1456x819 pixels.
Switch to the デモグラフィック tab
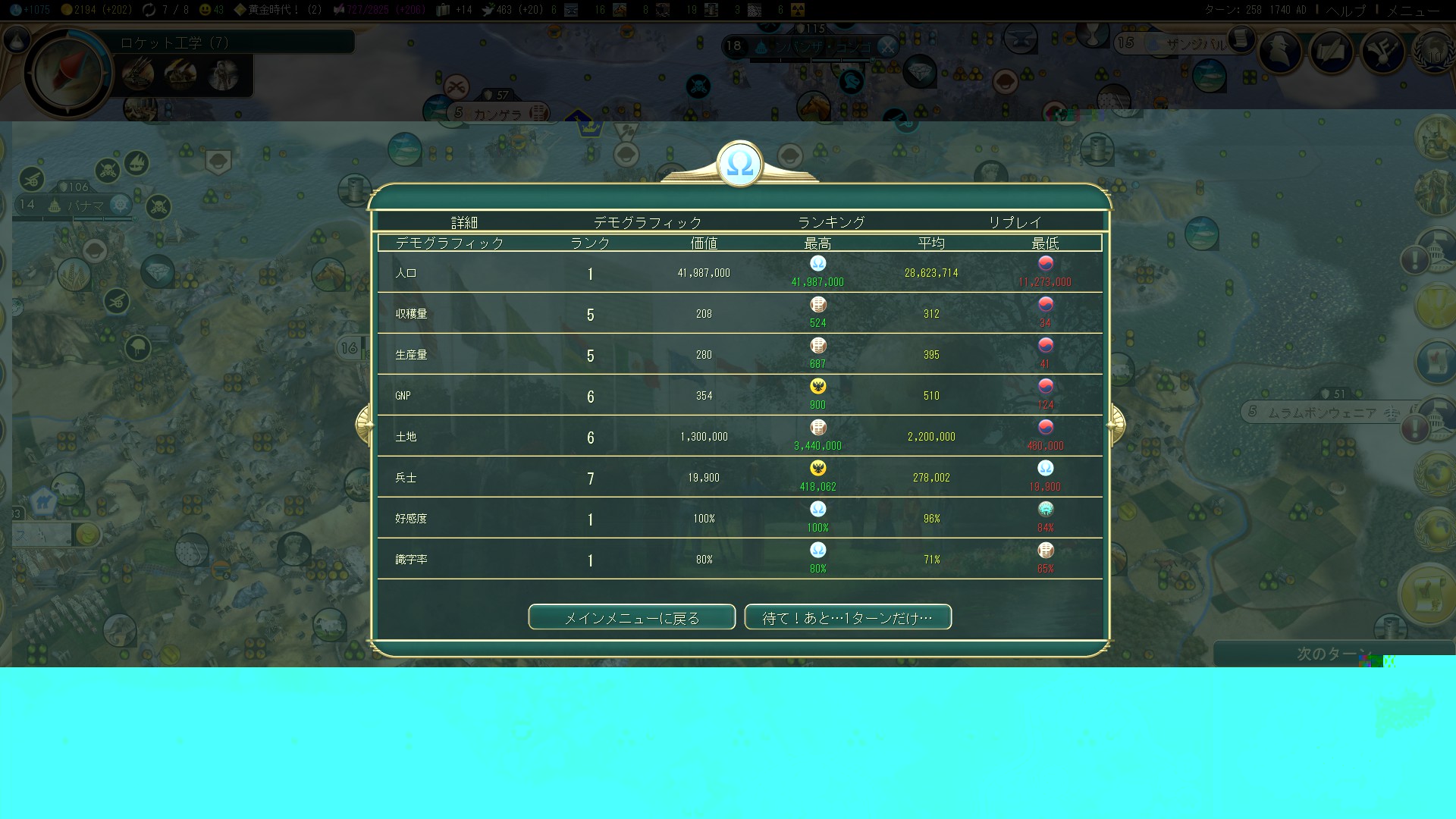pyautogui.click(x=647, y=222)
